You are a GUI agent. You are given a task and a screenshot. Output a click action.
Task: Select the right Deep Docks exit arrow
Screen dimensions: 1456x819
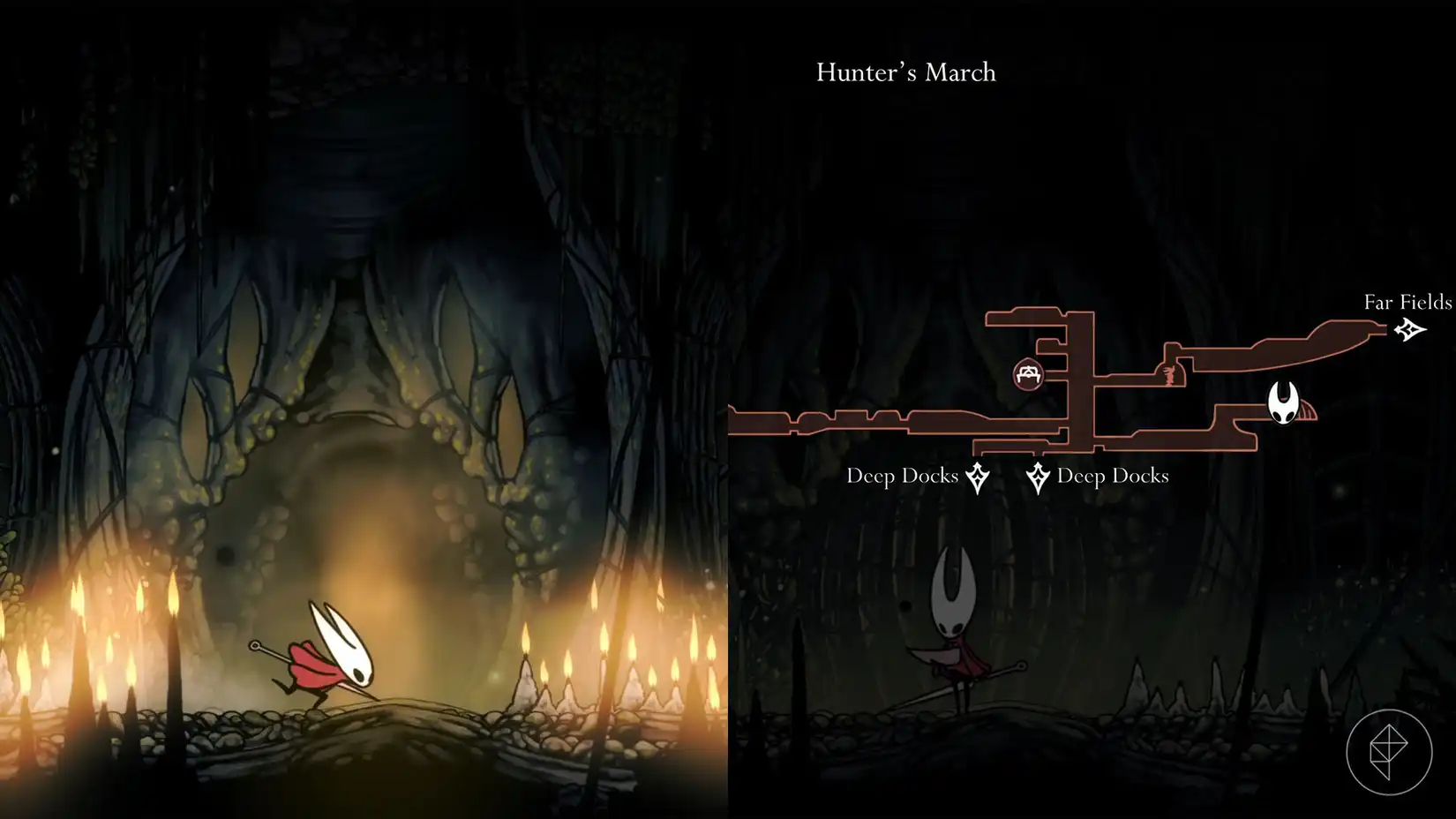[1039, 476]
